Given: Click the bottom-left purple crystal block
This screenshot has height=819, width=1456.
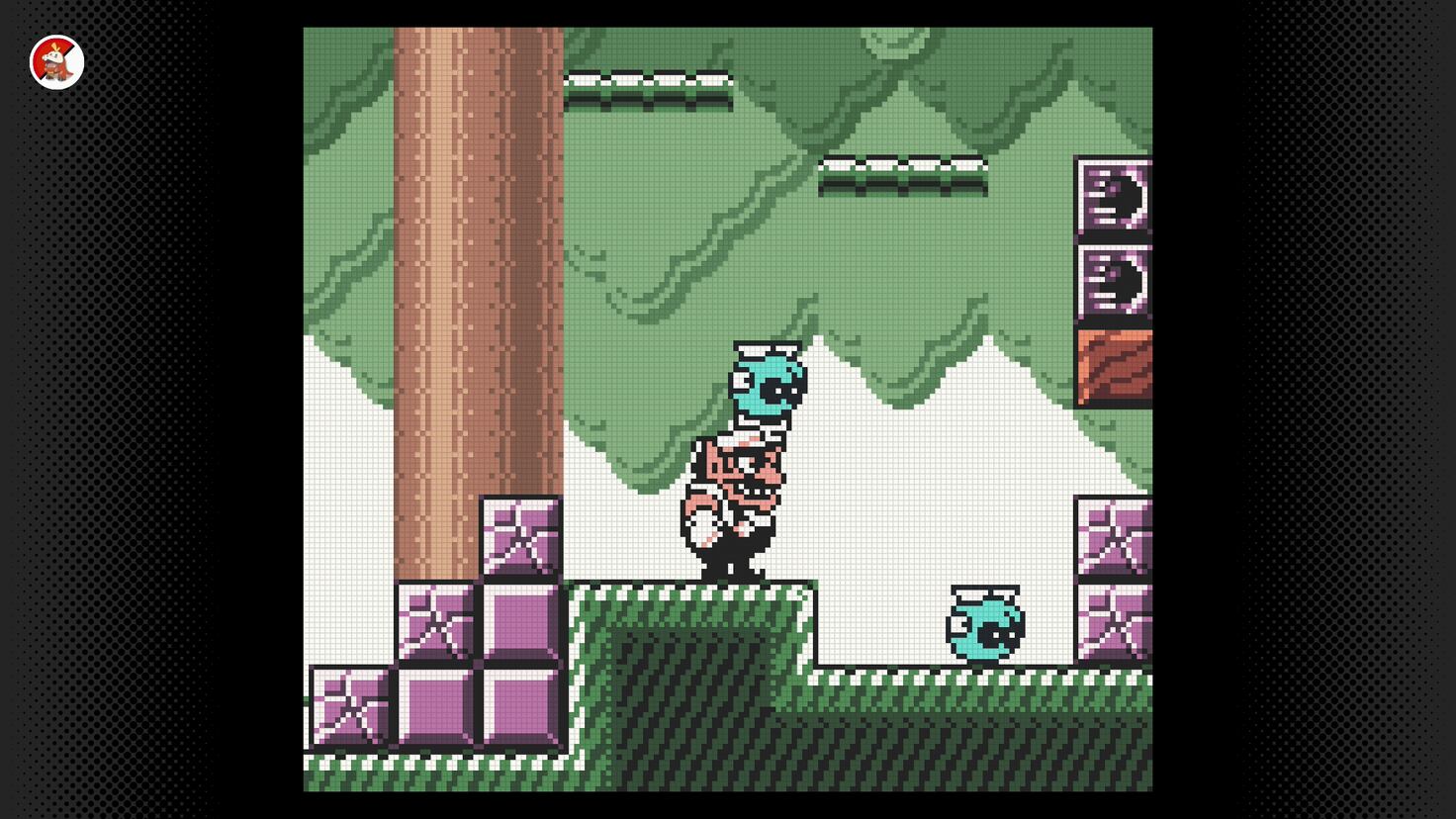Looking at the screenshot, I should point(351,707).
